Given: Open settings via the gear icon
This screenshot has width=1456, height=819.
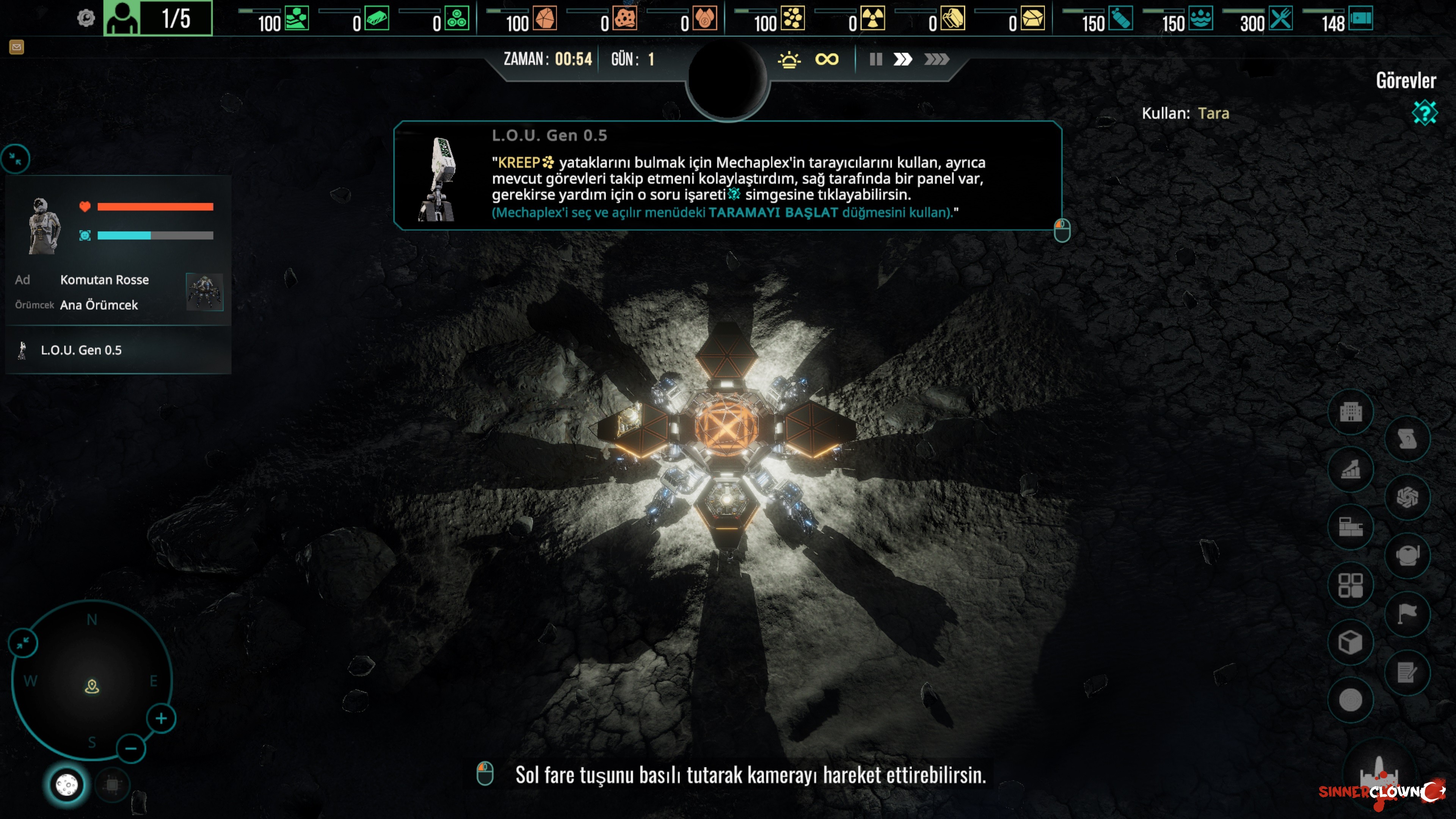Looking at the screenshot, I should 86,19.
